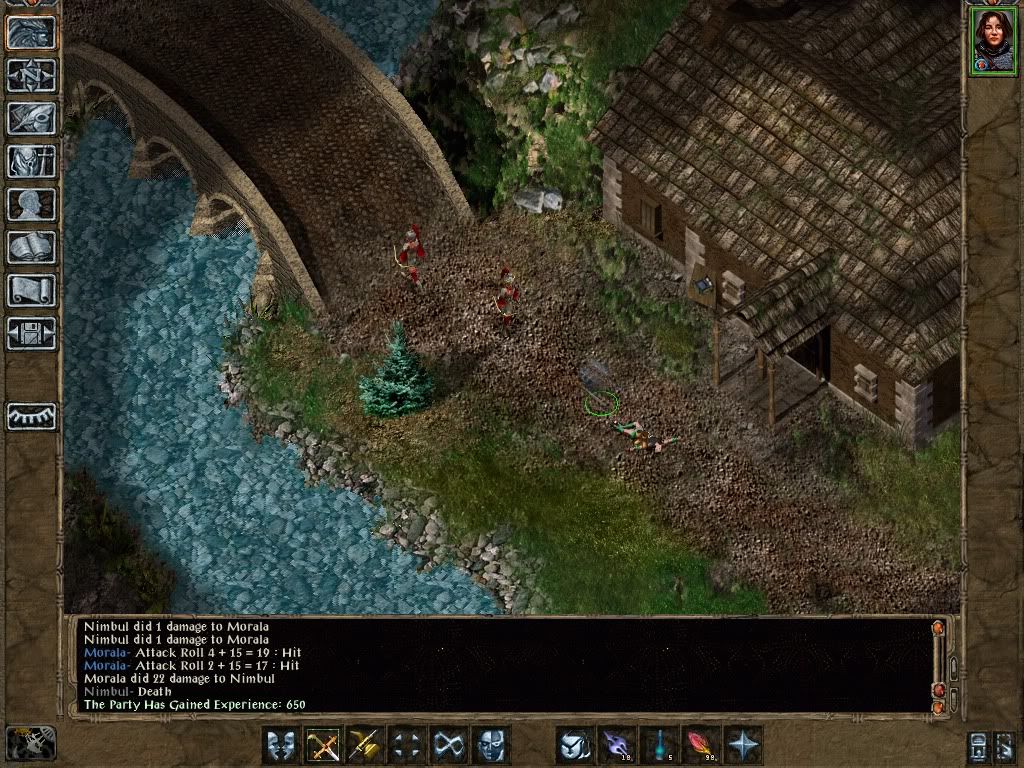This screenshot has height=768, width=1024.
Task: Open the inventory screen button
Action: point(31,161)
